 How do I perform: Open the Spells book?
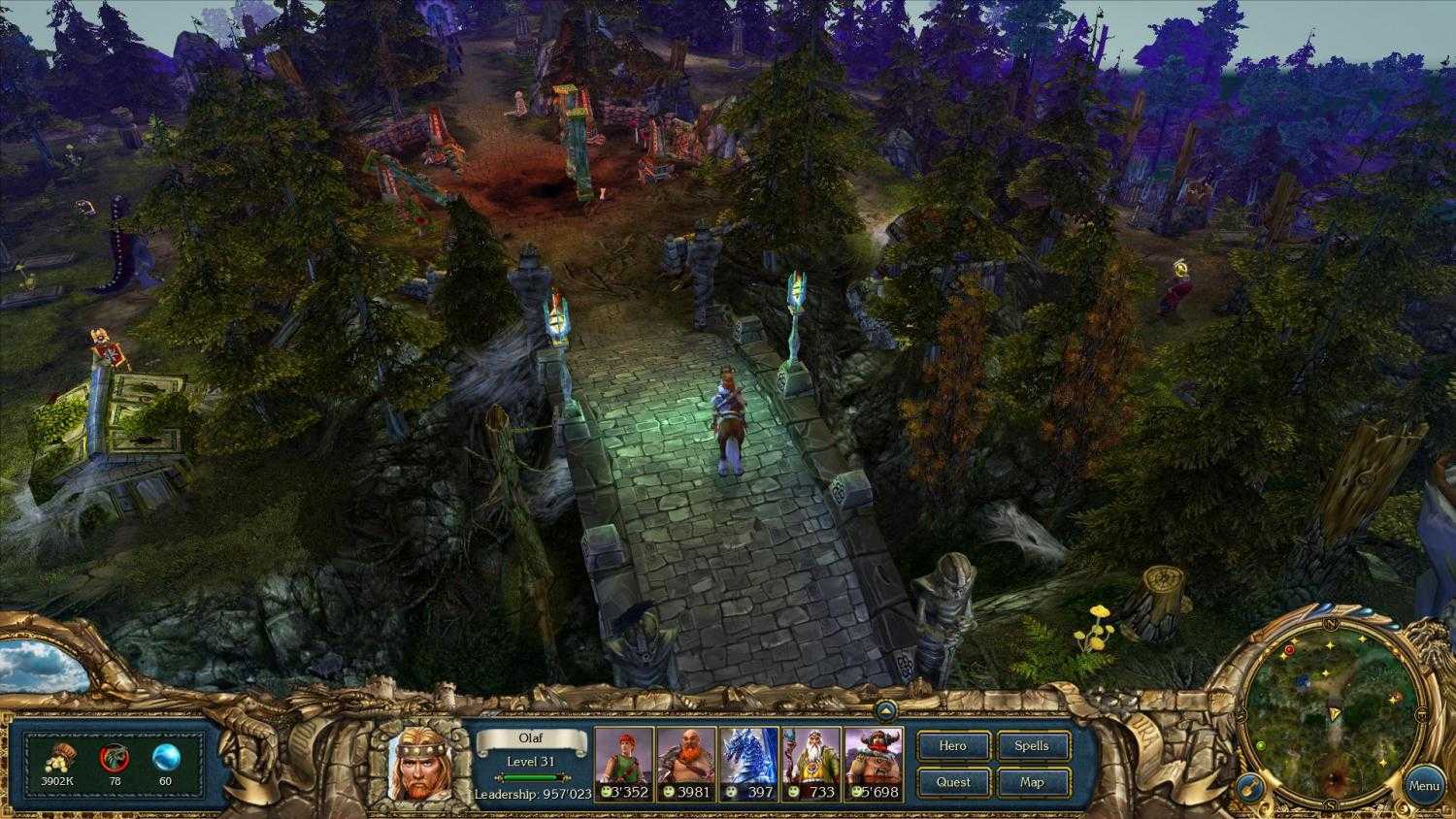[1033, 745]
